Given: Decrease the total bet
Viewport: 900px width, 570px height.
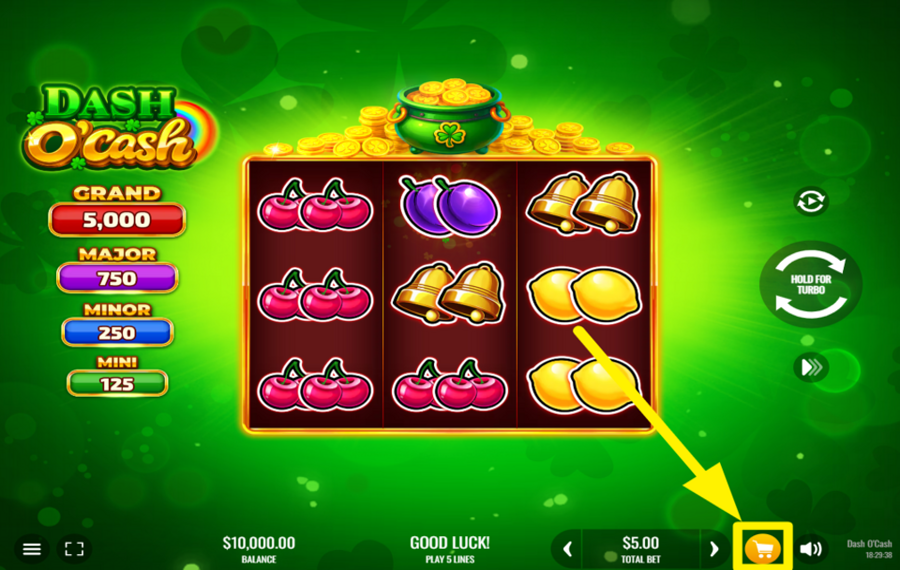Looking at the screenshot, I should [568, 549].
